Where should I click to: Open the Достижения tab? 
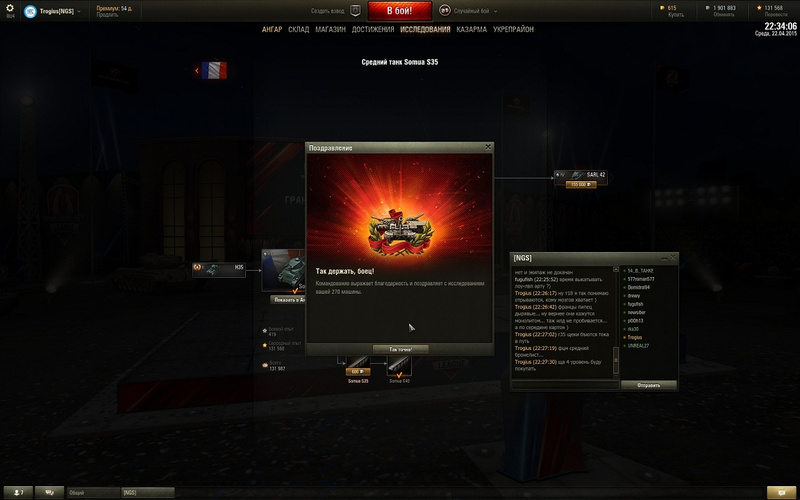(372, 30)
